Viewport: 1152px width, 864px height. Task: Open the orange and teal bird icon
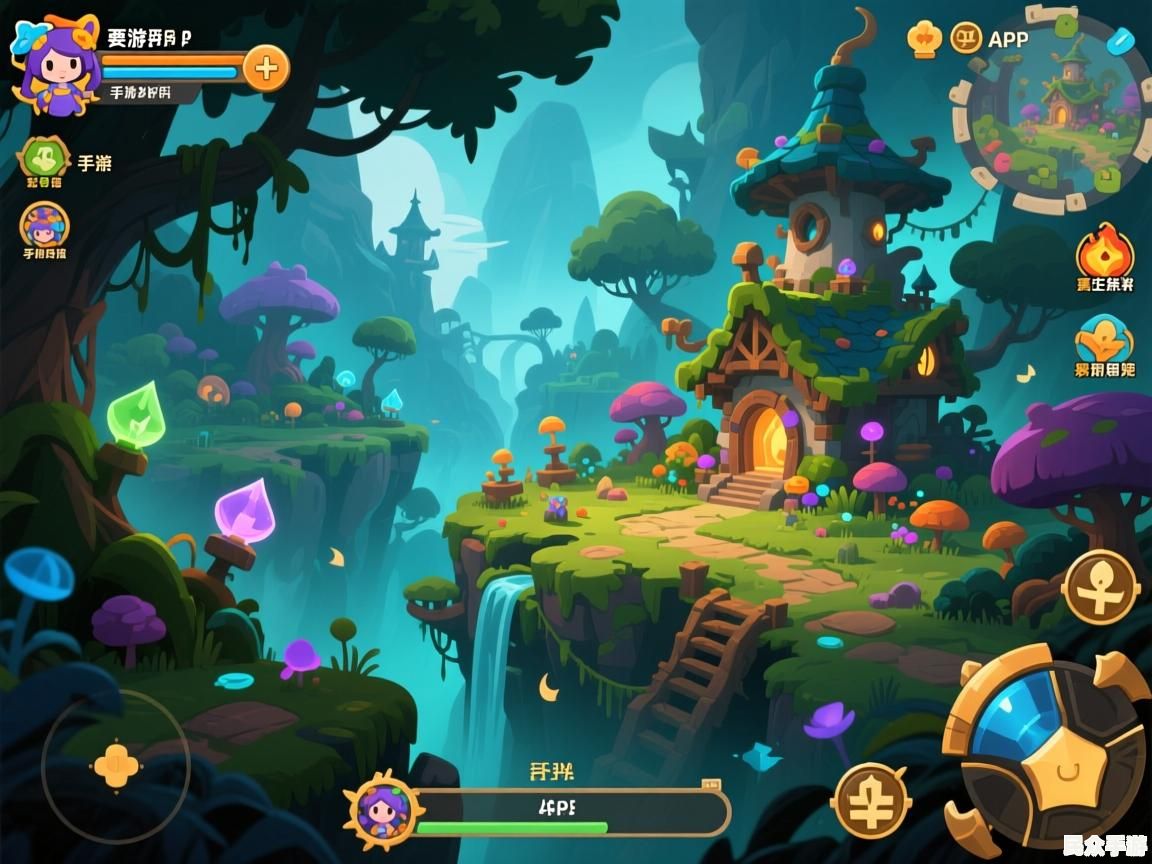tap(1104, 340)
